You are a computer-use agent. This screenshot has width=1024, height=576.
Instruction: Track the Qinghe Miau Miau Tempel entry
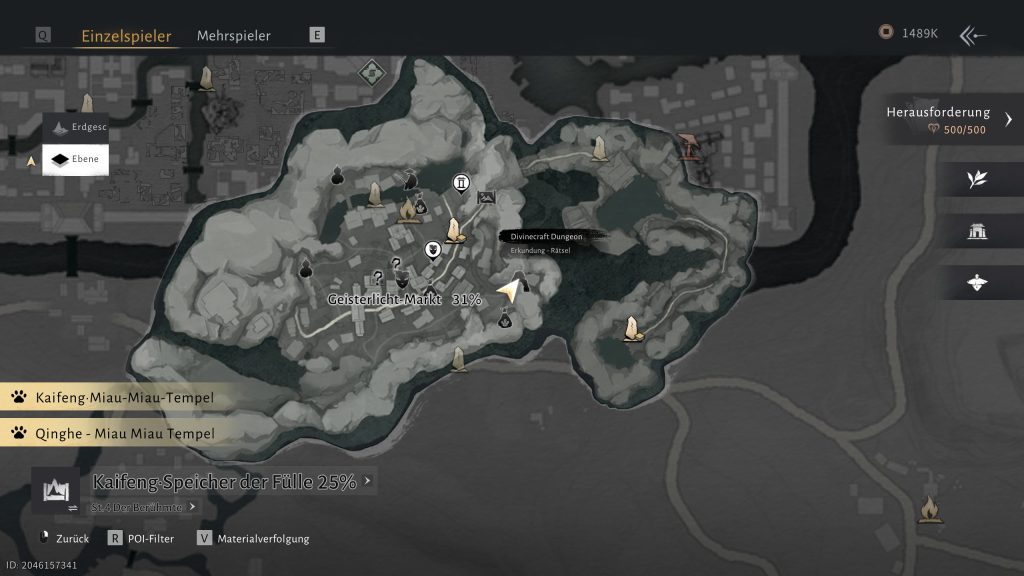pyautogui.click(x=112, y=433)
